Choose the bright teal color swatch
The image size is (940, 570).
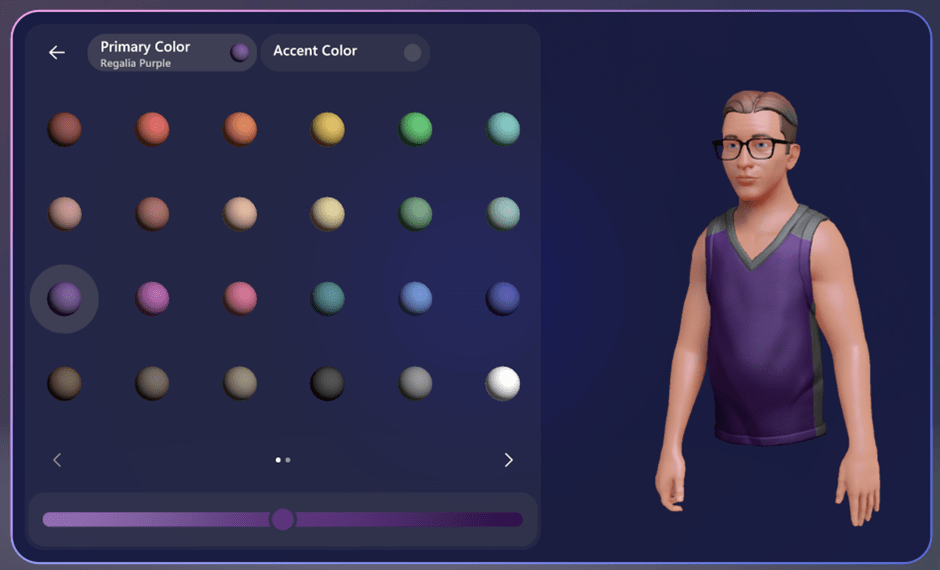[x=503, y=129]
